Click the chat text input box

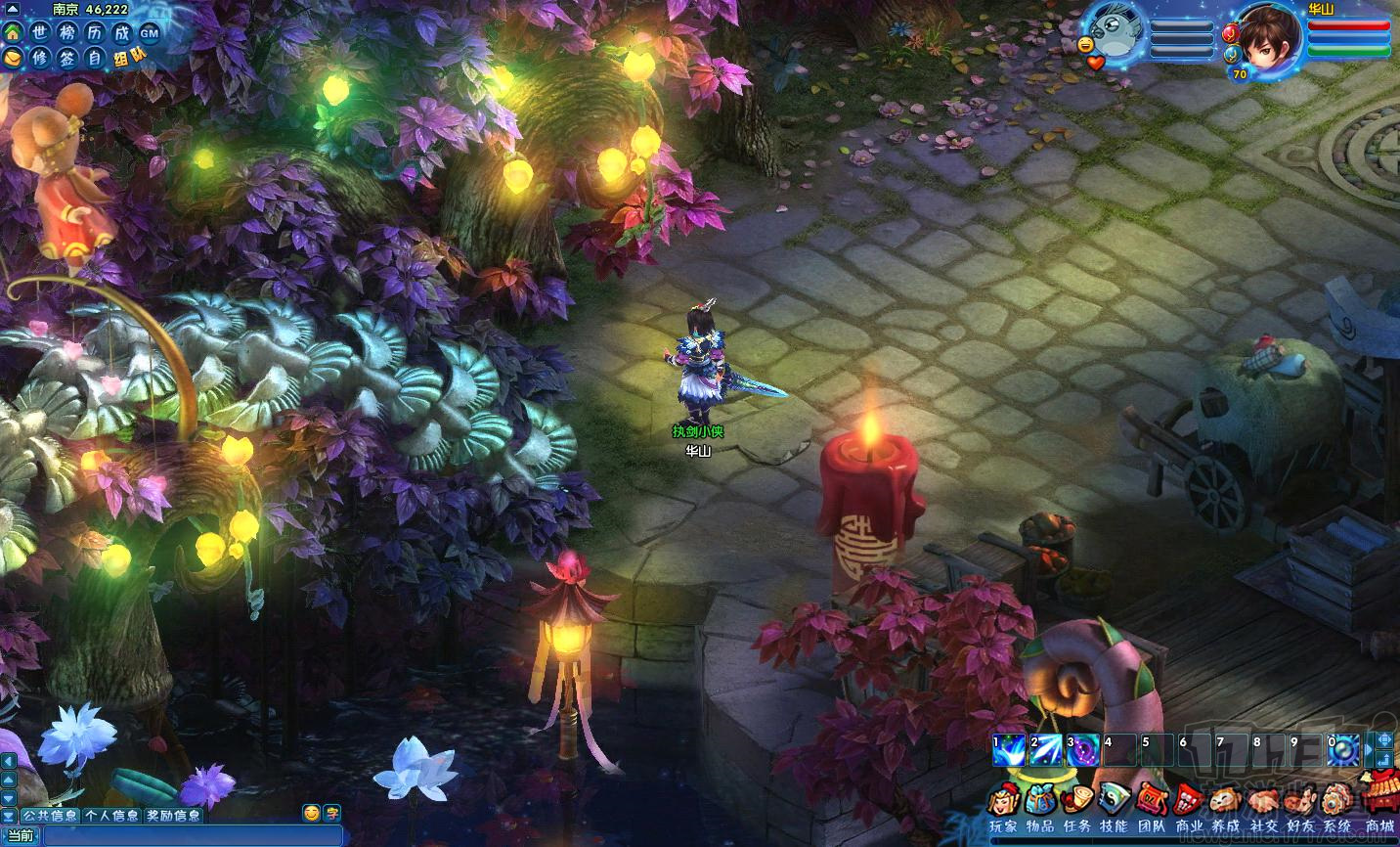pos(191,835)
